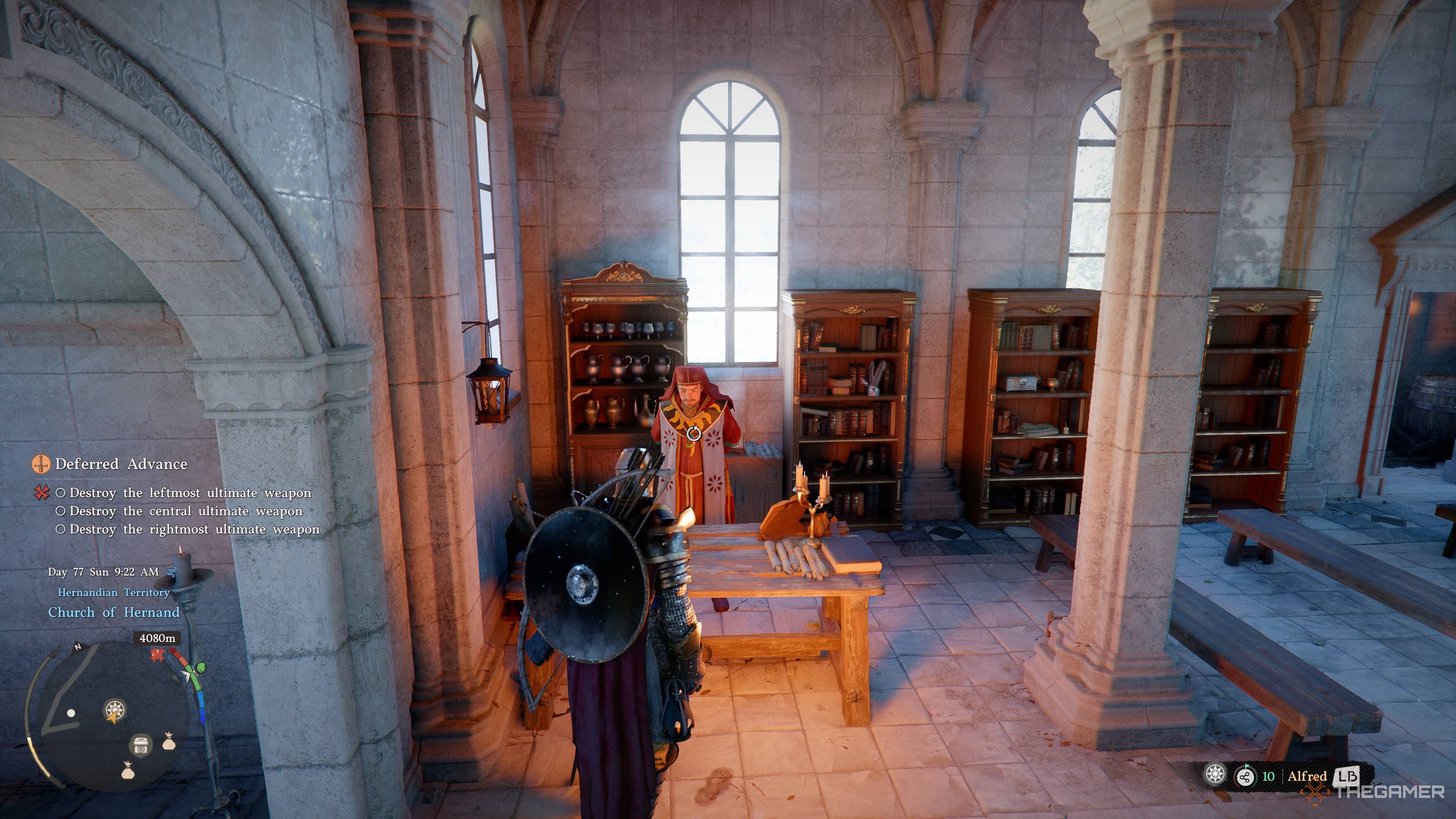Open the Deferred Advance quest tracker
The height and width of the screenshot is (819, 1456).
(x=121, y=464)
